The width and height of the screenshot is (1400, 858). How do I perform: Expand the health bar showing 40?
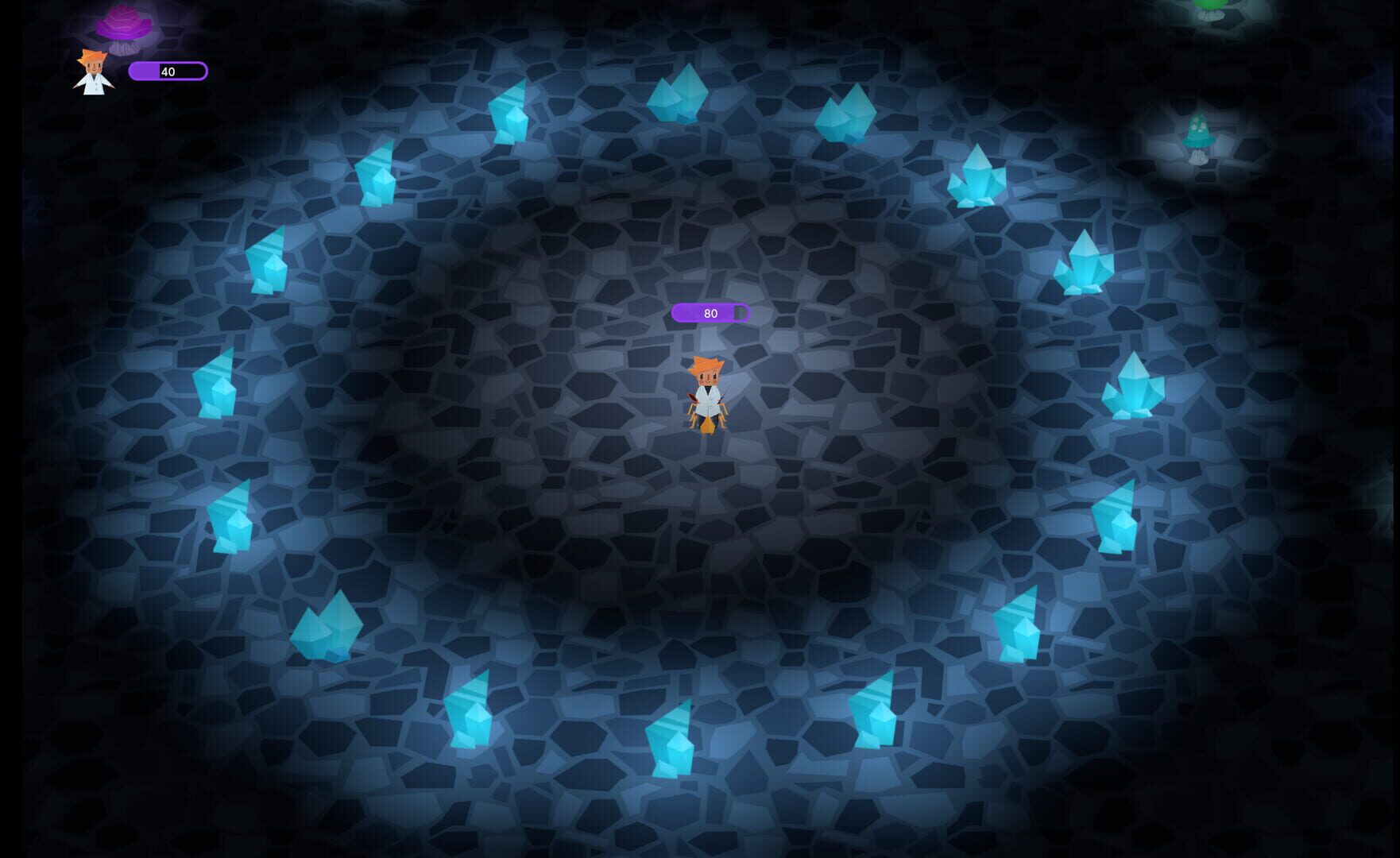pos(168,71)
